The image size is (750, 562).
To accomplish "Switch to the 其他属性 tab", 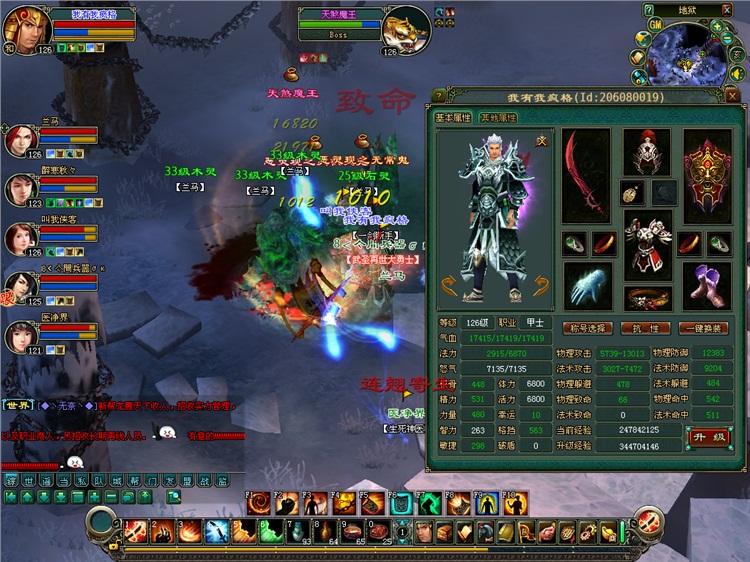I will pyautogui.click(x=498, y=118).
